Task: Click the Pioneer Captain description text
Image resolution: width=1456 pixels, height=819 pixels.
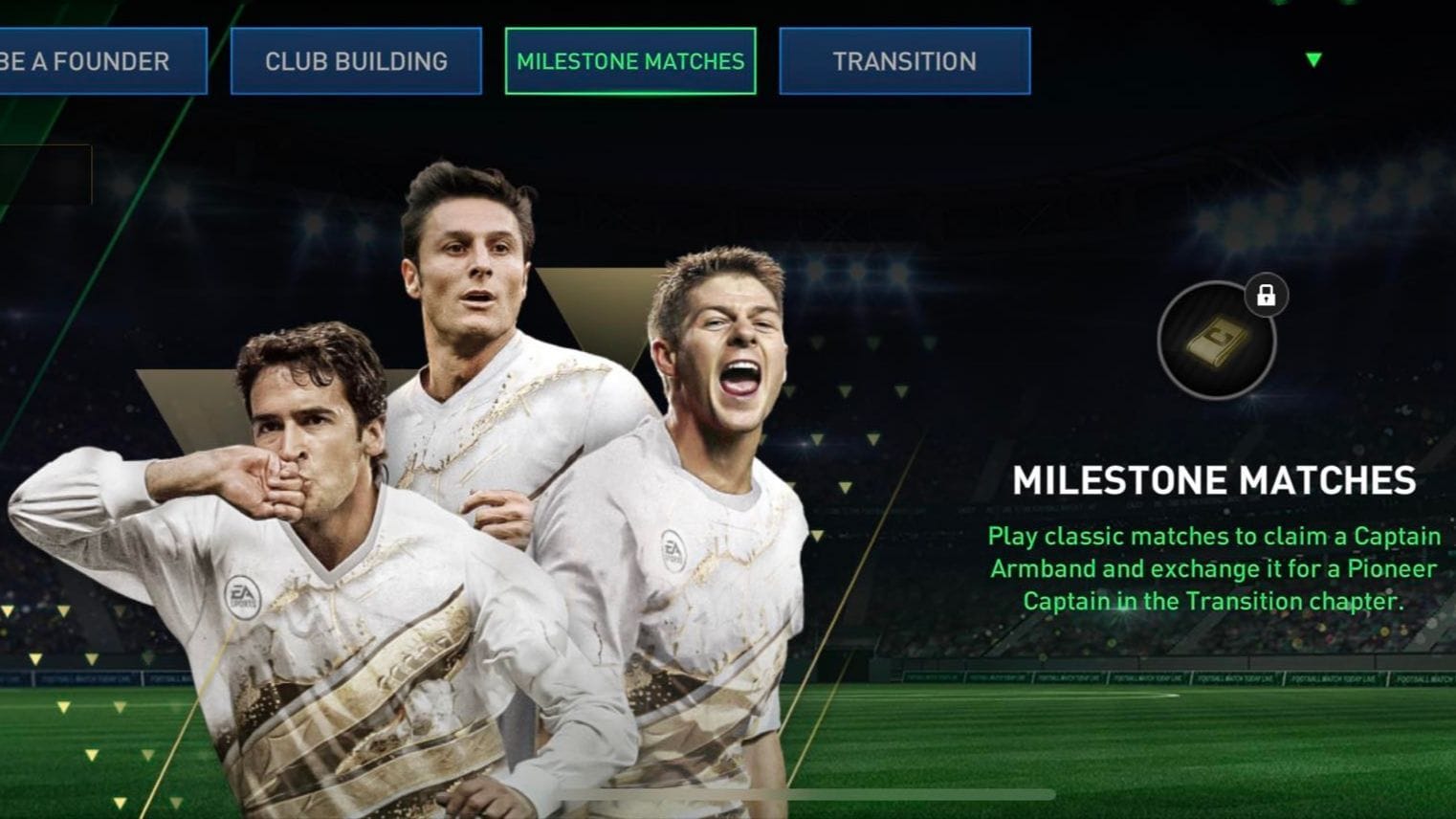Action: (1211, 568)
